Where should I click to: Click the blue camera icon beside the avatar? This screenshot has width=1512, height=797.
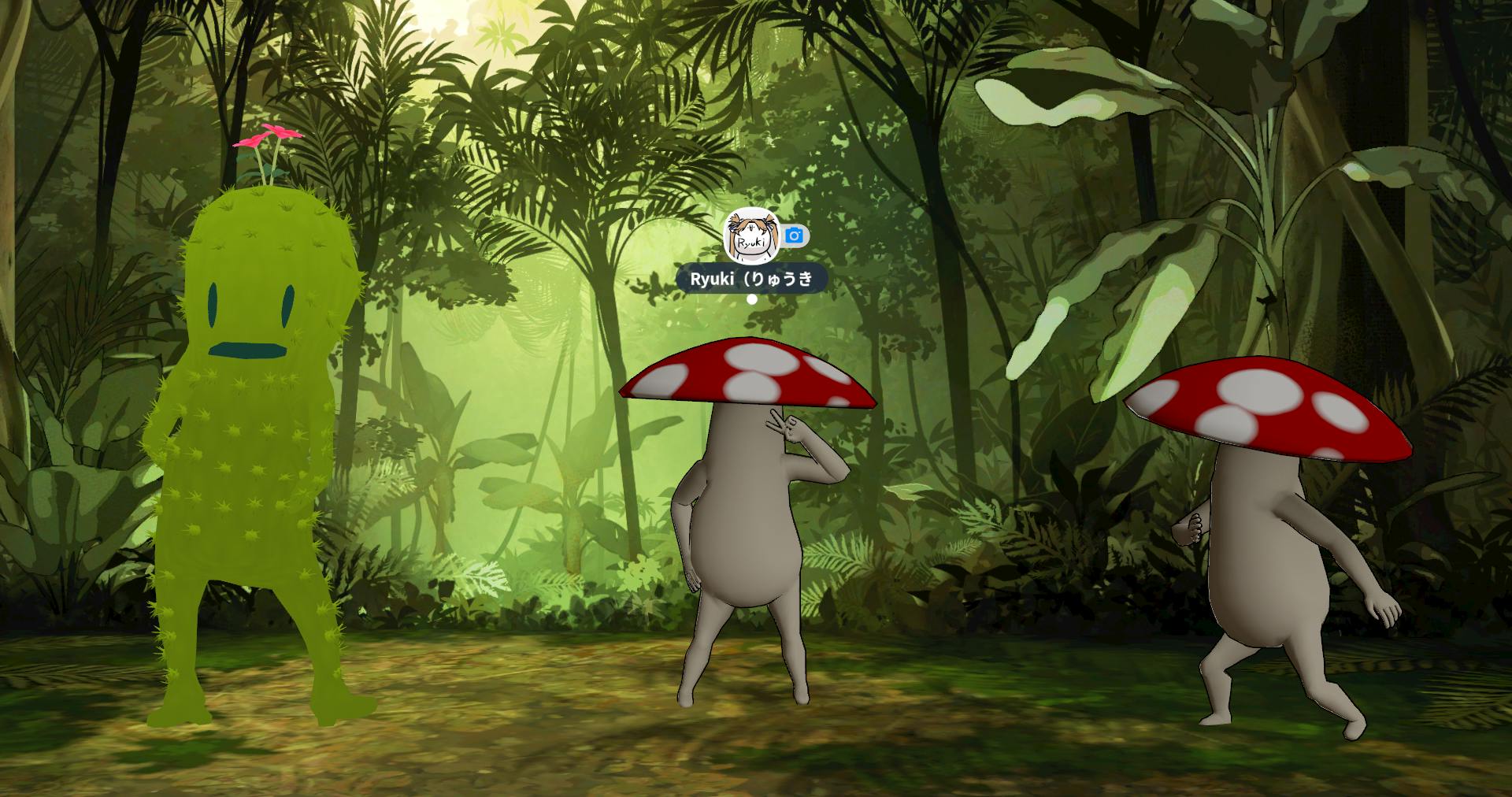tap(795, 235)
